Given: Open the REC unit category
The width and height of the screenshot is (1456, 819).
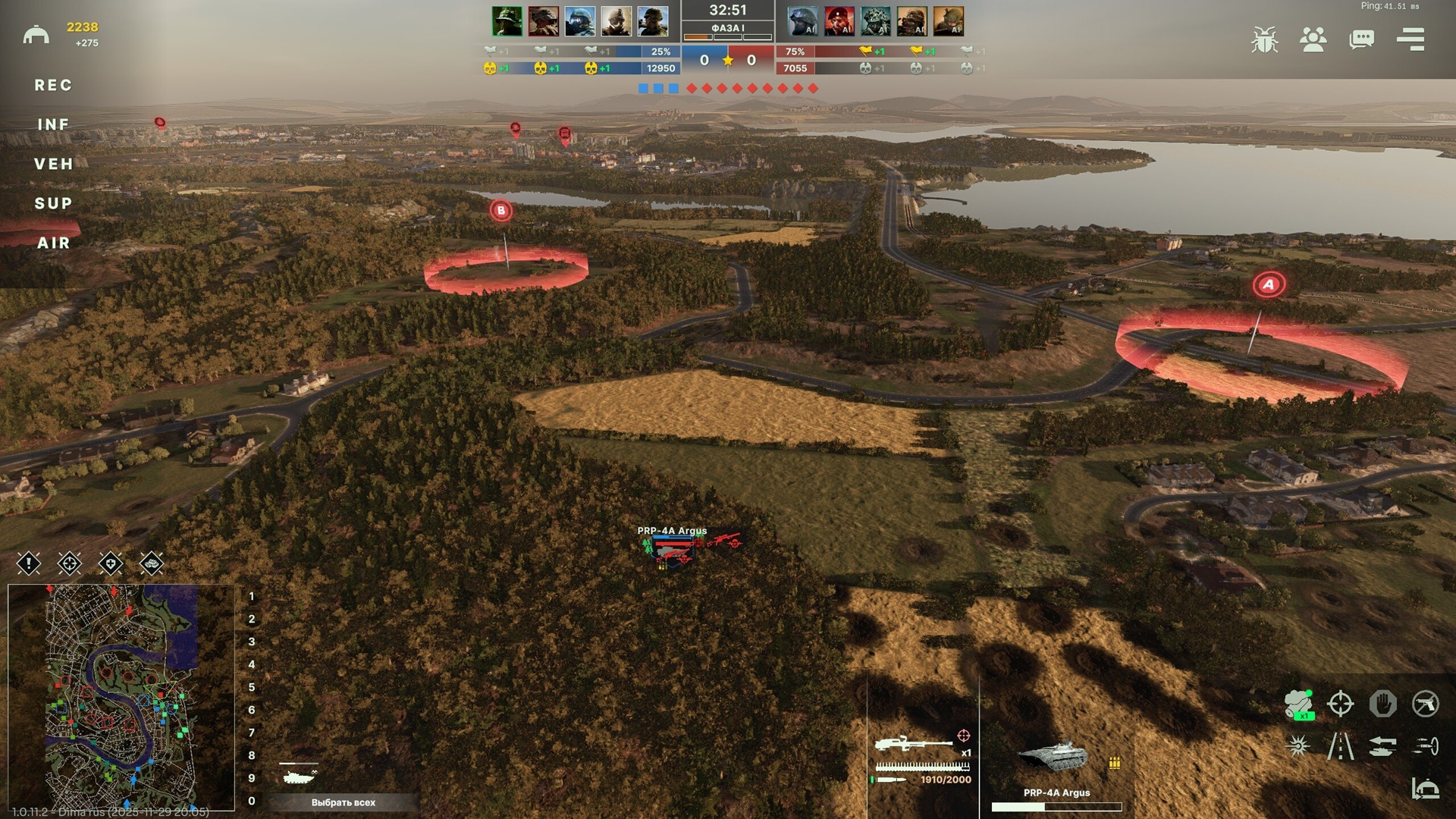Looking at the screenshot, I should point(53,86).
